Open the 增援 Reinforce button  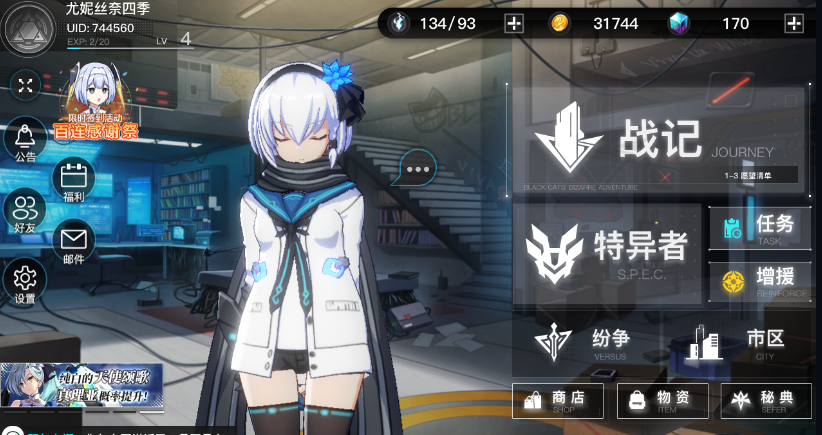pyautogui.click(x=760, y=282)
